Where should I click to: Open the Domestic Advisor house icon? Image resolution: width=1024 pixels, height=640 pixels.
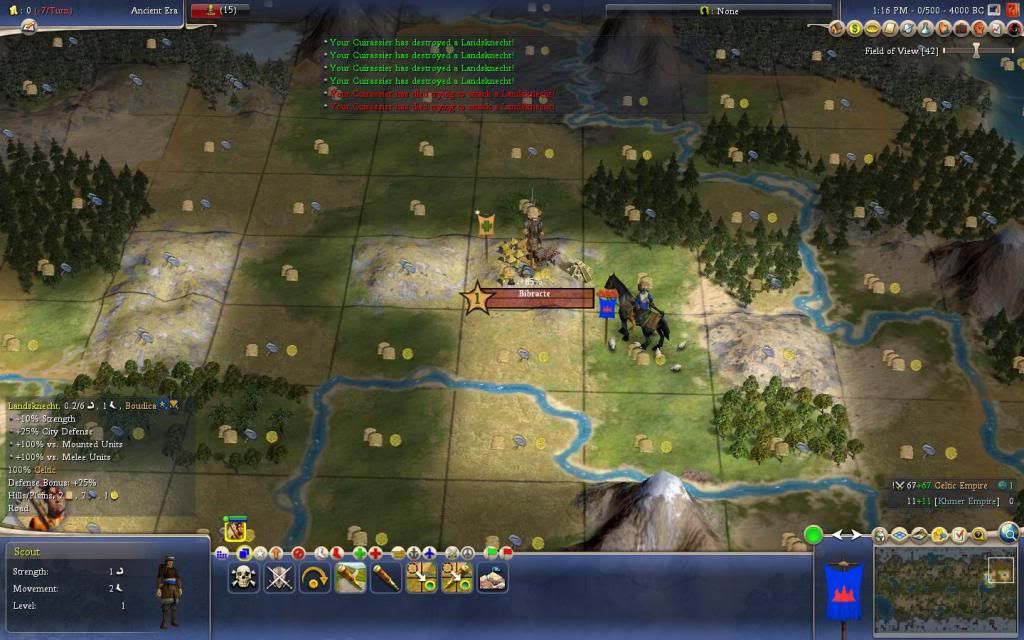pos(838,29)
